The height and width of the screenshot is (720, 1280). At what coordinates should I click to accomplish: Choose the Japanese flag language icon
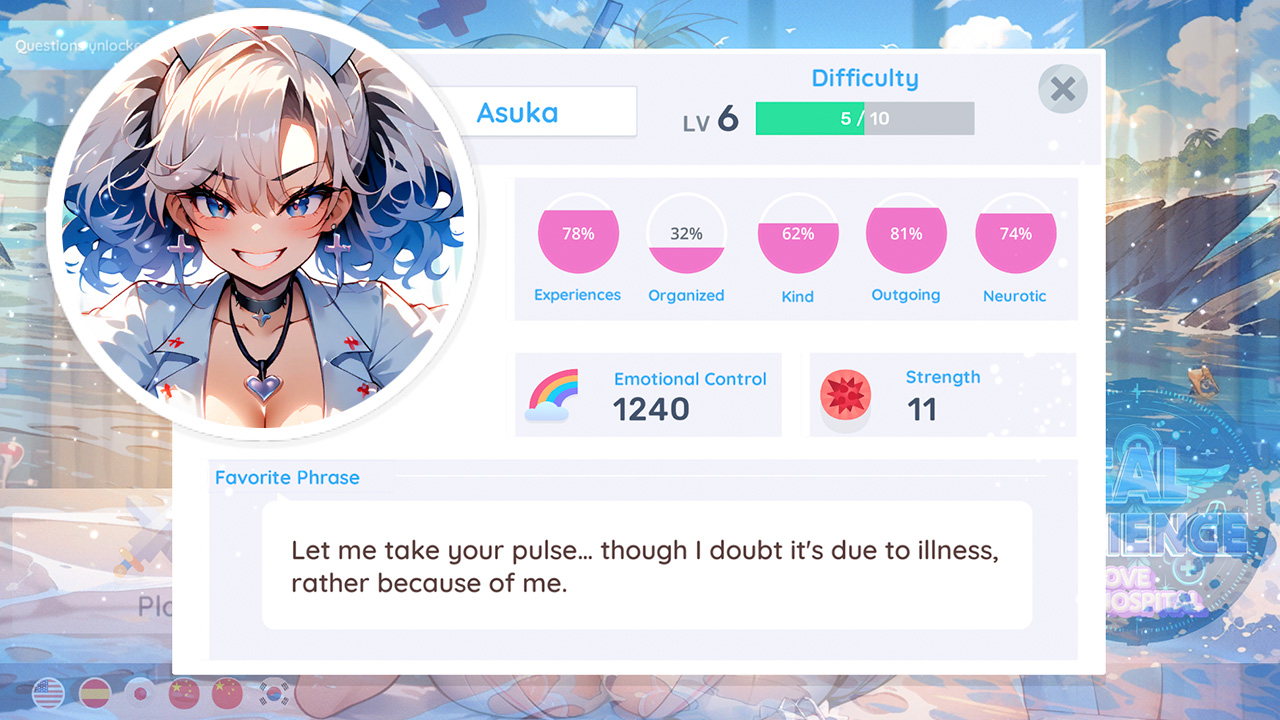click(140, 693)
